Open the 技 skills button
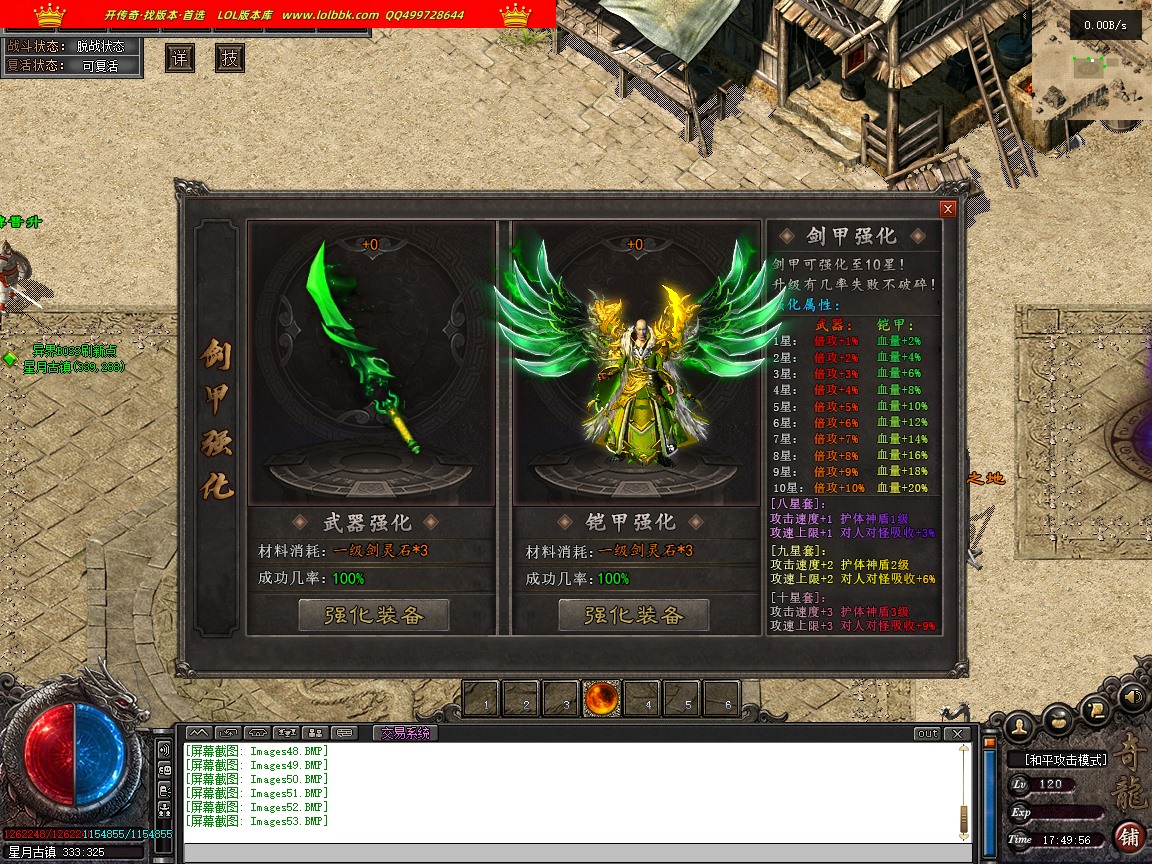 click(230, 58)
